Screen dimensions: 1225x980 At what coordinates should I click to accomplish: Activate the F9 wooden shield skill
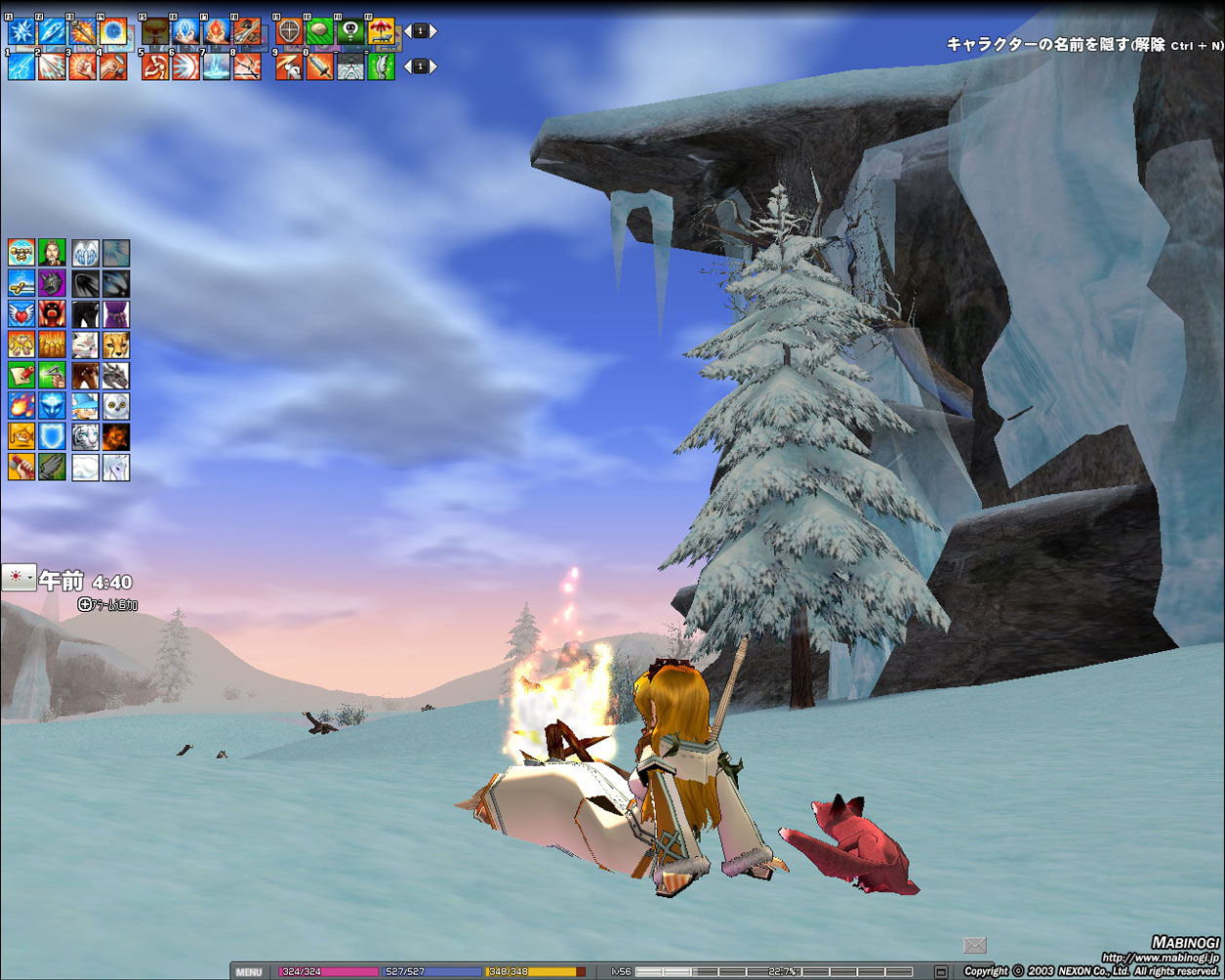pyautogui.click(x=289, y=32)
